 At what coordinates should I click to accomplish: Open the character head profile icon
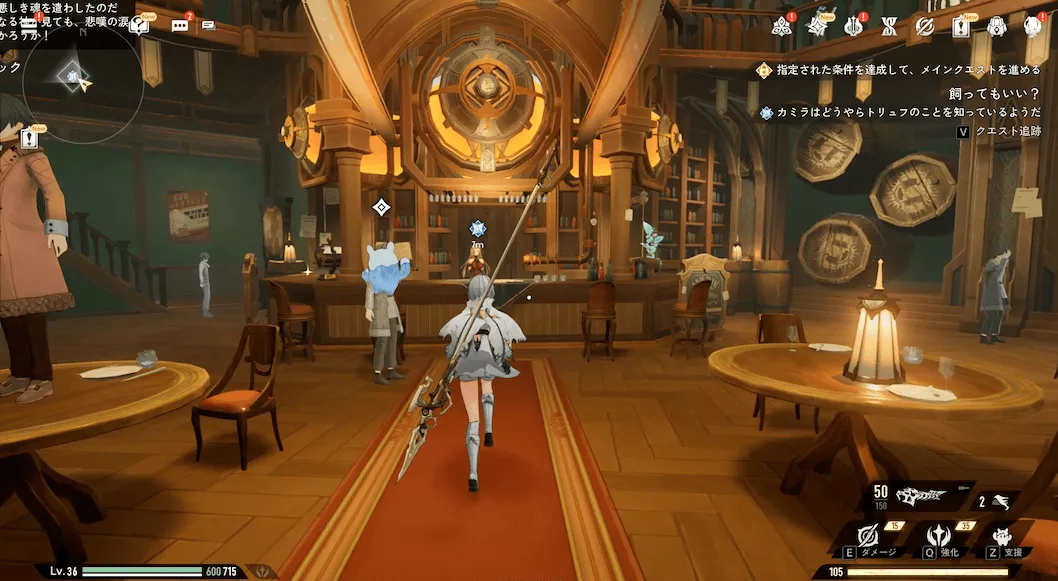(1032, 26)
